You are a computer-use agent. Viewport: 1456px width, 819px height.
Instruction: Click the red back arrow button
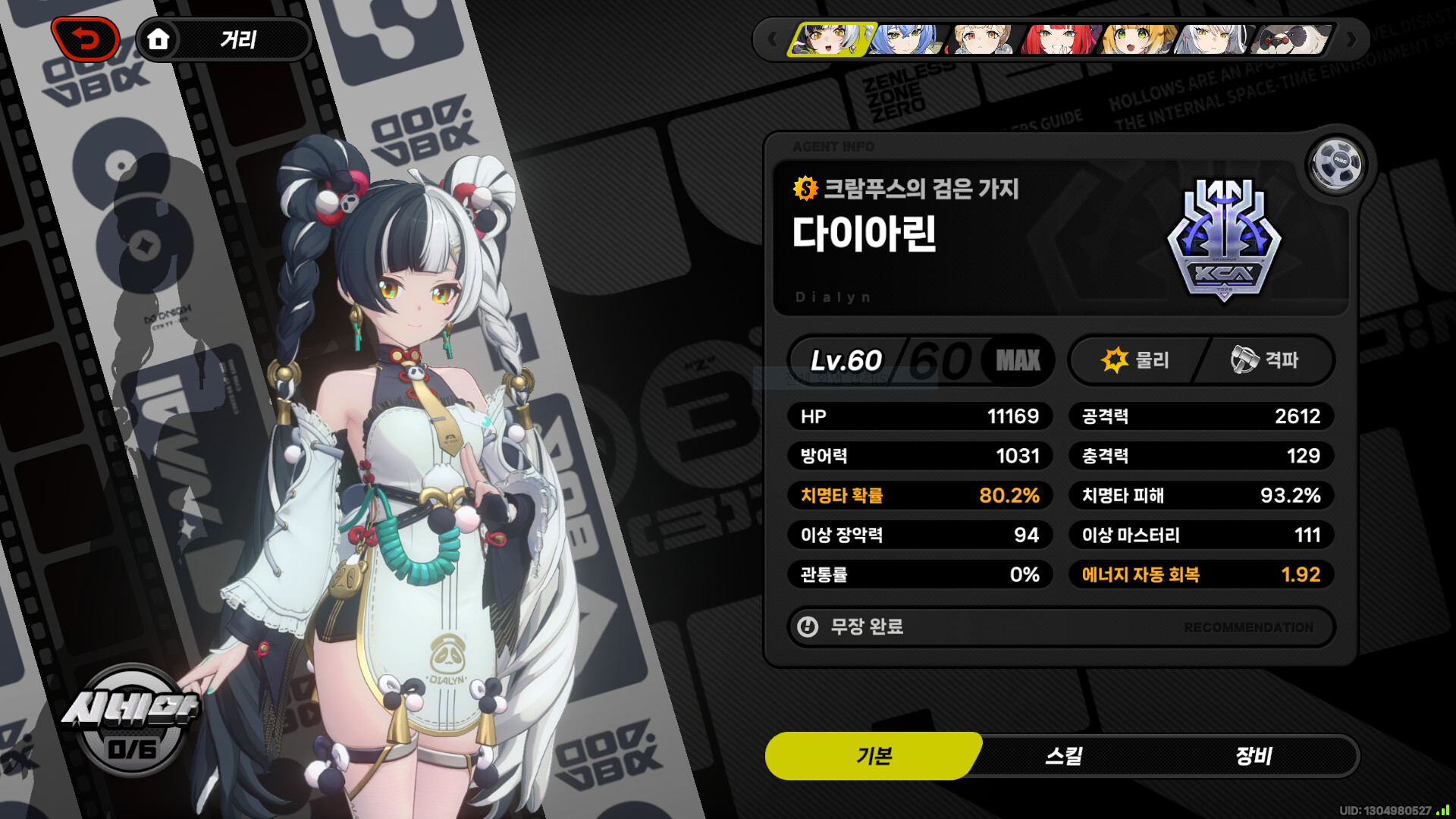[x=85, y=39]
